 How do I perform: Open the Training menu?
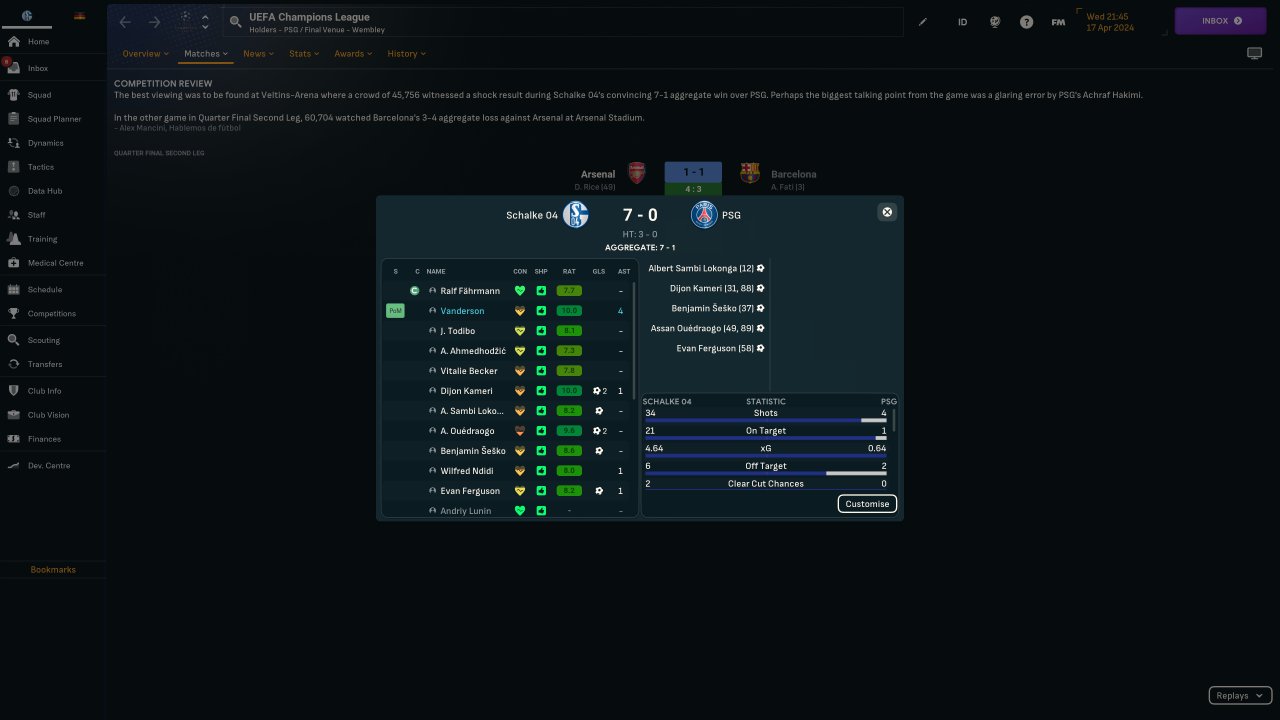42,239
